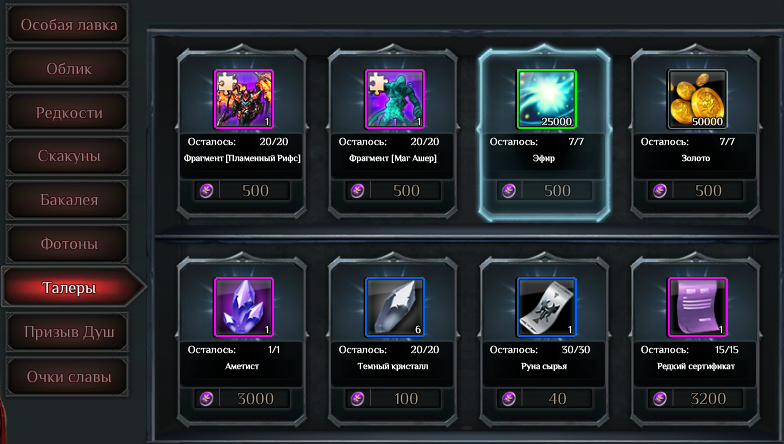Select the Темный кристалл item icon
Screen dimensions: 784x444
point(394,307)
